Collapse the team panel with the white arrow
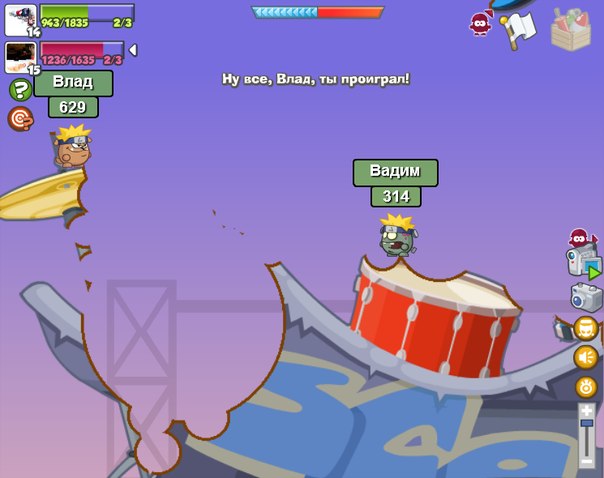Viewport: 604px width, 478px height. [133, 50]
